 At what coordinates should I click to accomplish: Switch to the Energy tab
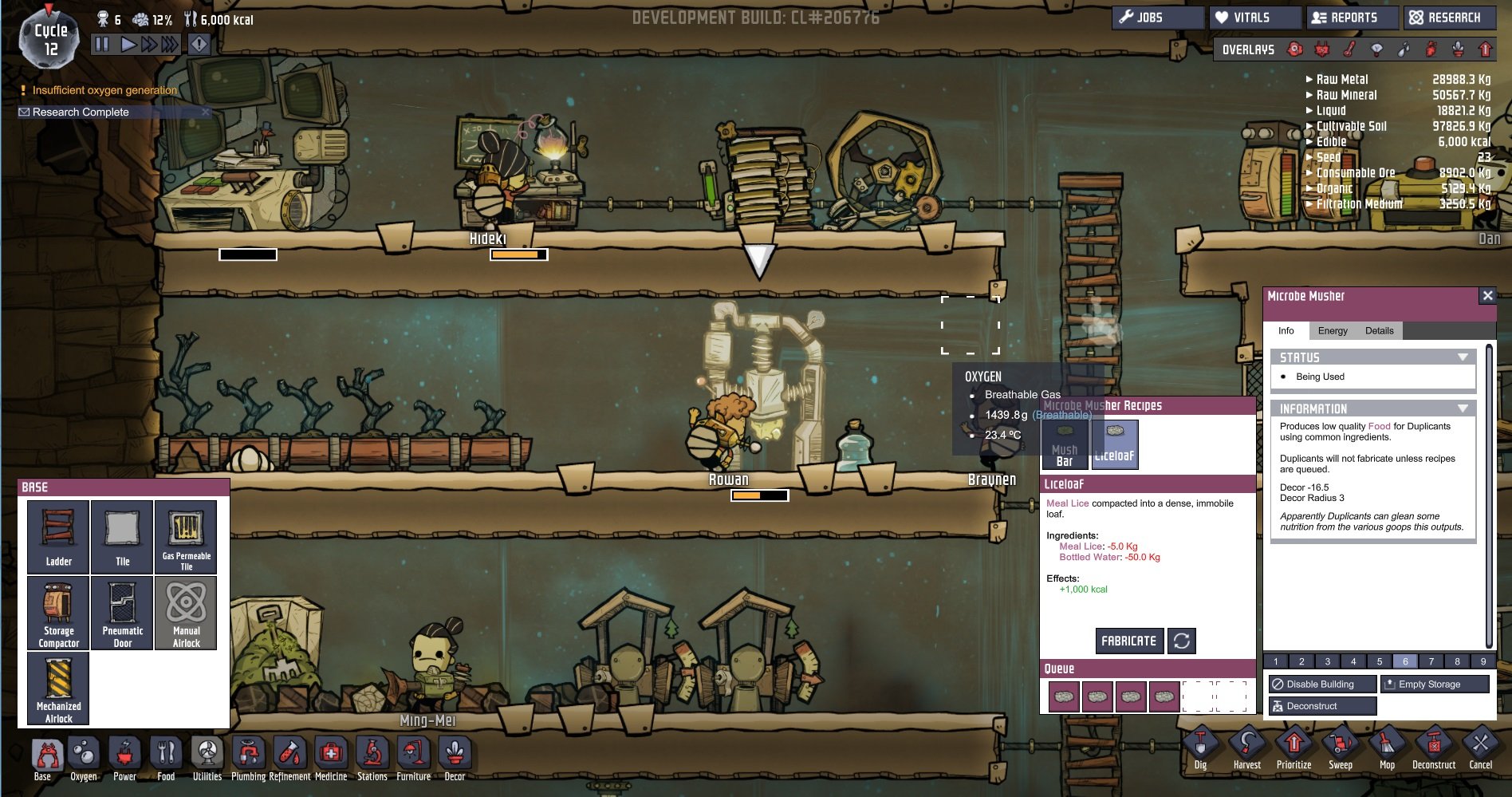[1333, 331]
